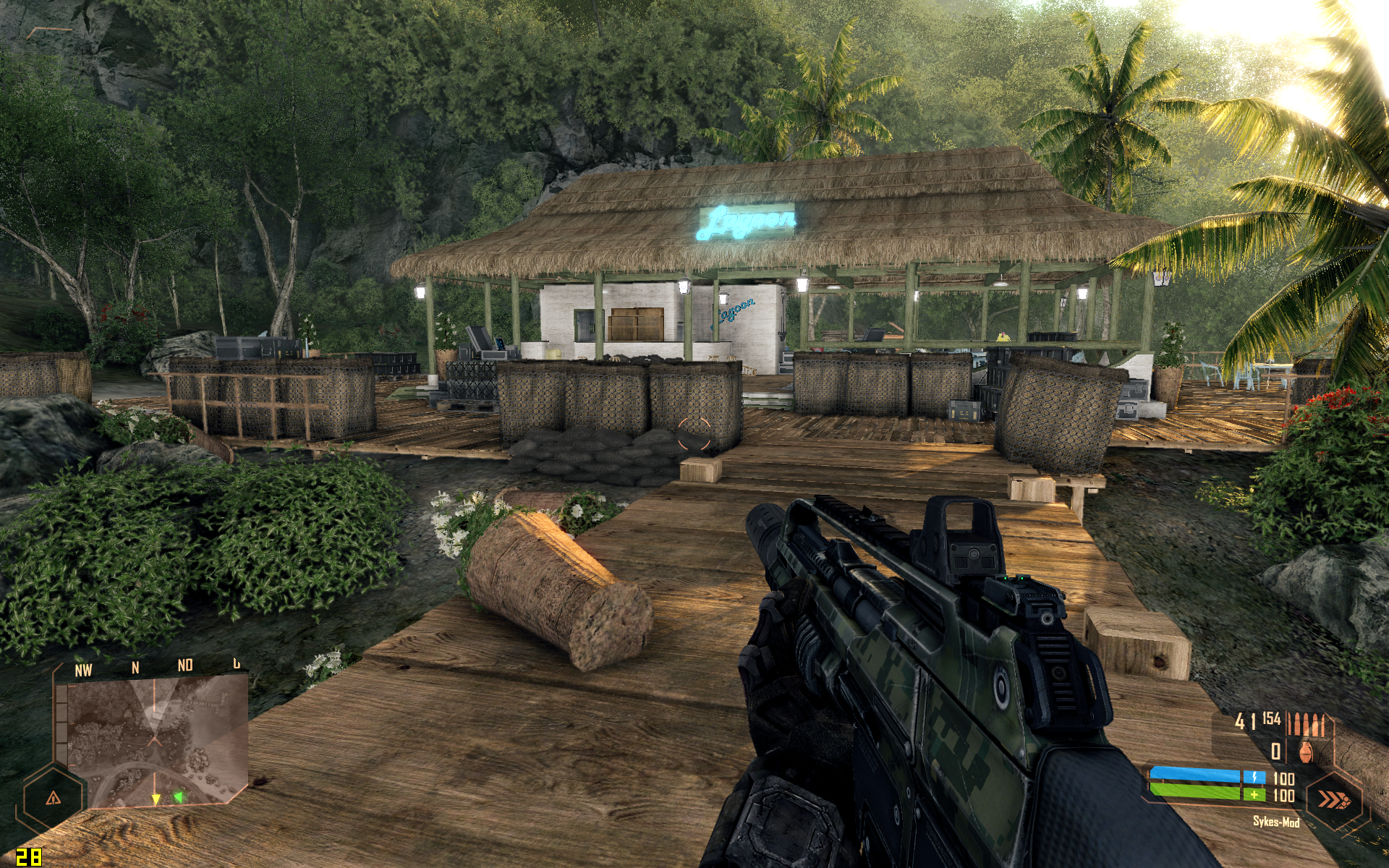This screenshot has width=1389, height=868.
Task: Click the green arrow marker on minimap
Action: click(178, 797)
